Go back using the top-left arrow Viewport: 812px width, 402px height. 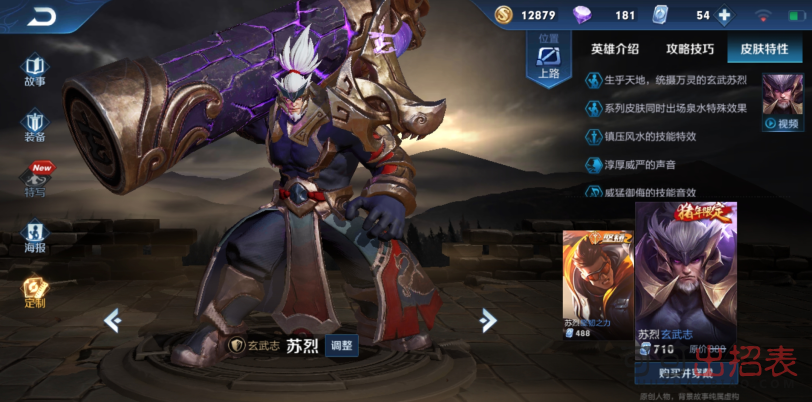pos(42,16)
